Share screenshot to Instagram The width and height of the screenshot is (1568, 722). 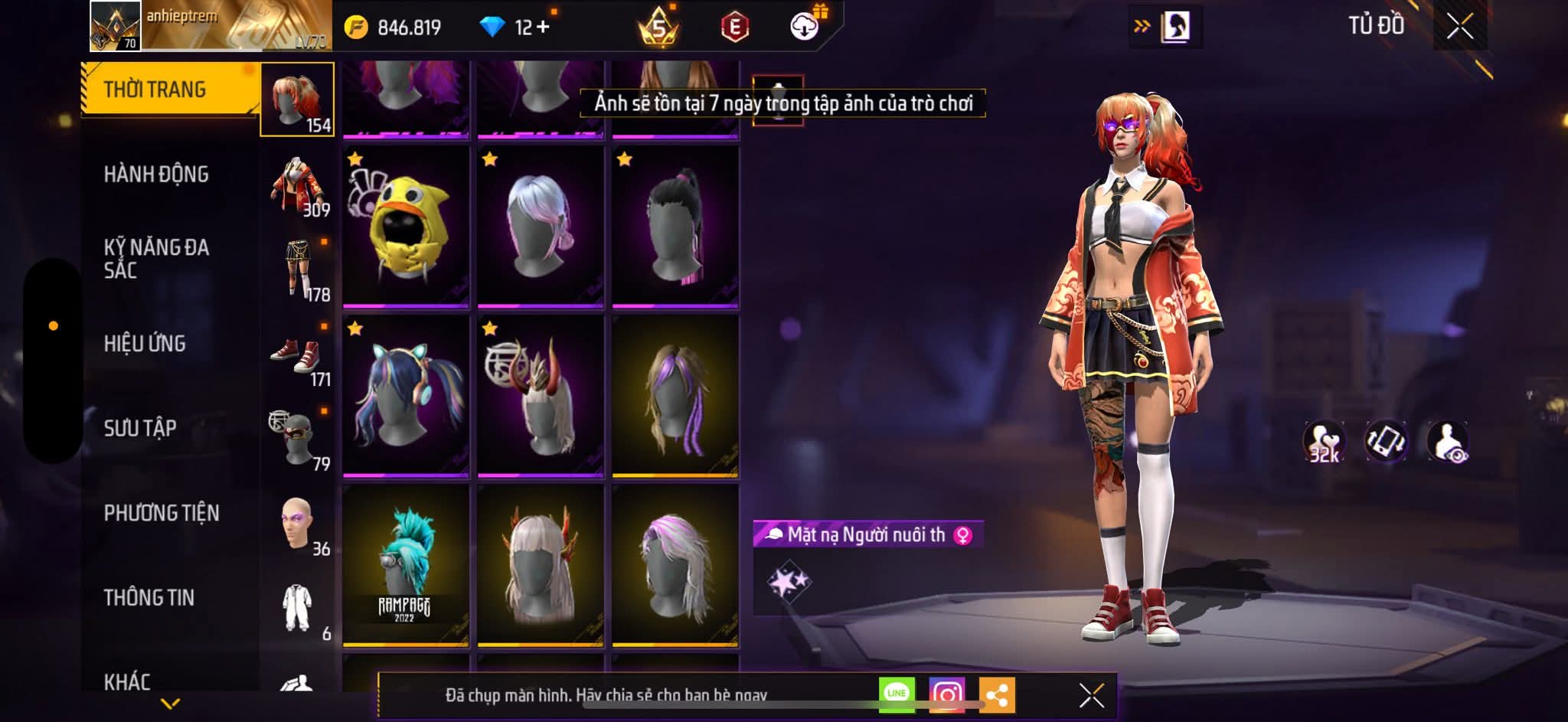(x=946, y=695)
